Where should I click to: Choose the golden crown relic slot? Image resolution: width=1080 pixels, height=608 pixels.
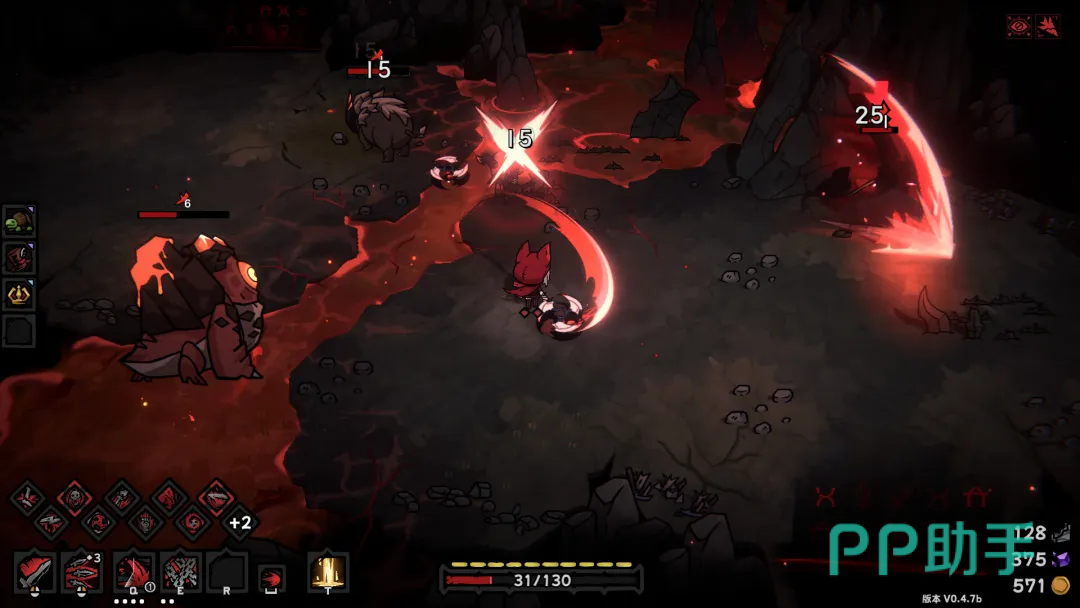19,294
